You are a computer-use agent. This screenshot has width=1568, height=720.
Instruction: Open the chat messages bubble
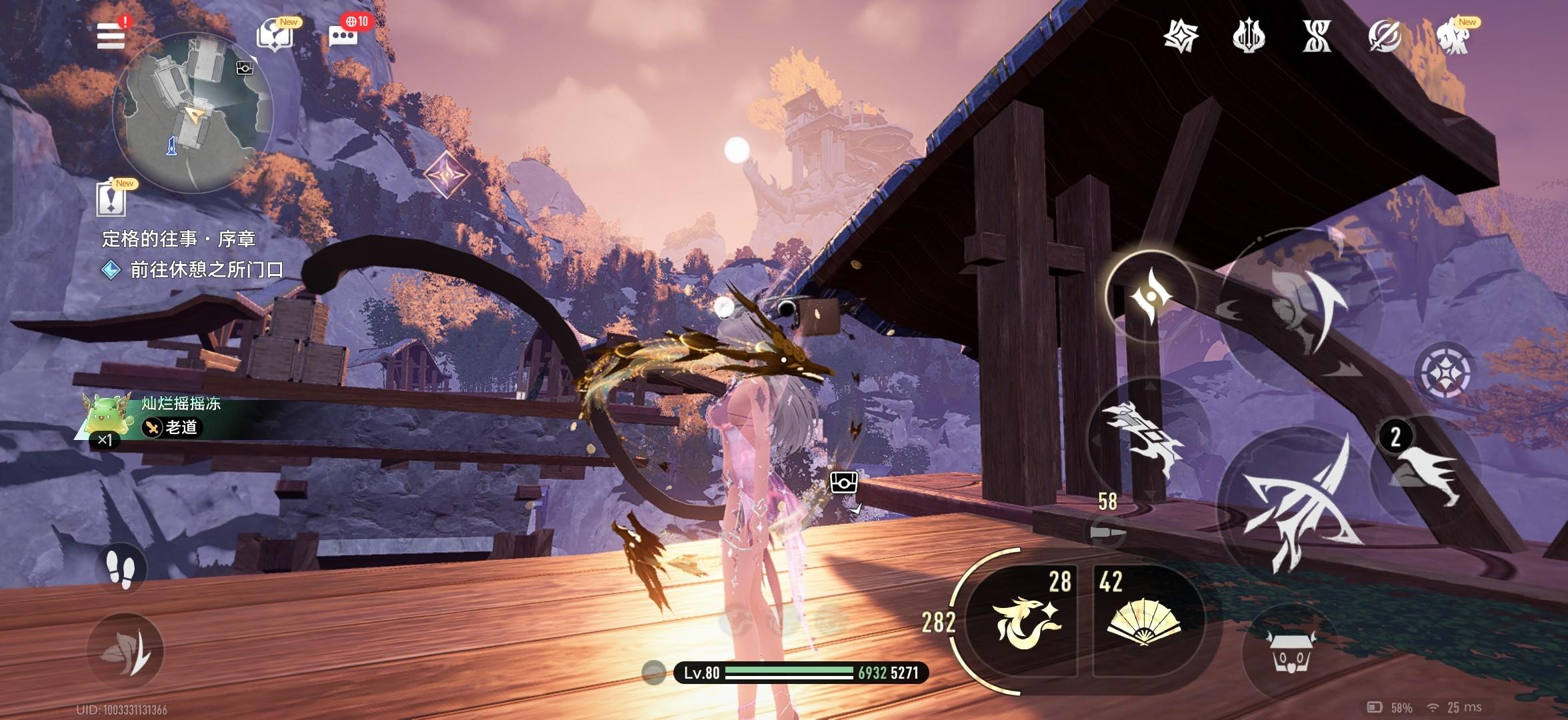[344, 36]
